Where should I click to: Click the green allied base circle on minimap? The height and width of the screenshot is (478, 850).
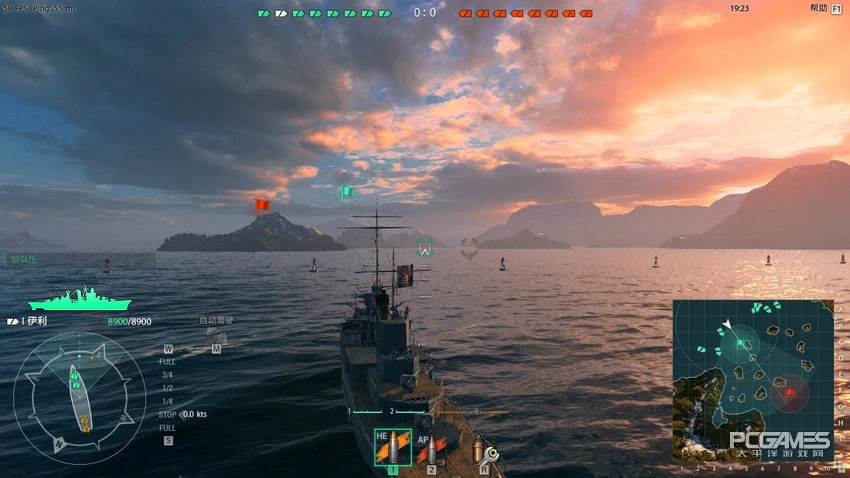point(740,343)
